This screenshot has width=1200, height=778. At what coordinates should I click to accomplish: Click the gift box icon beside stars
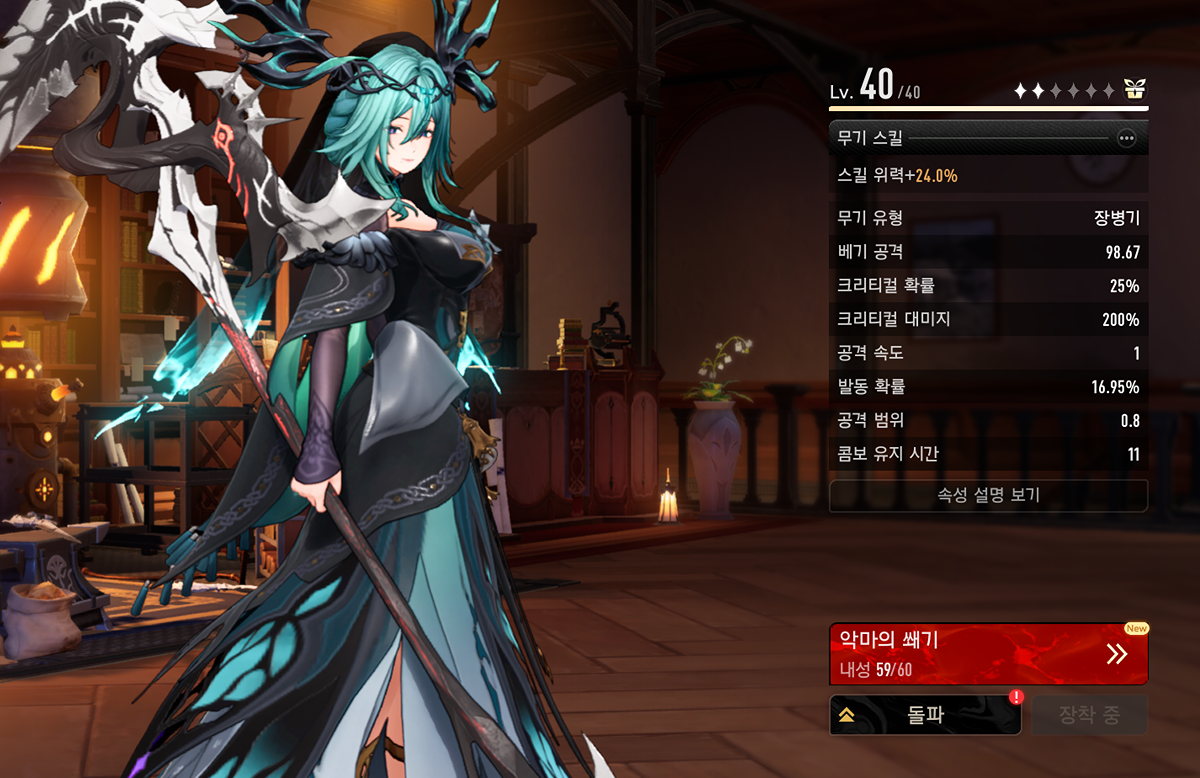[1134, 90]
